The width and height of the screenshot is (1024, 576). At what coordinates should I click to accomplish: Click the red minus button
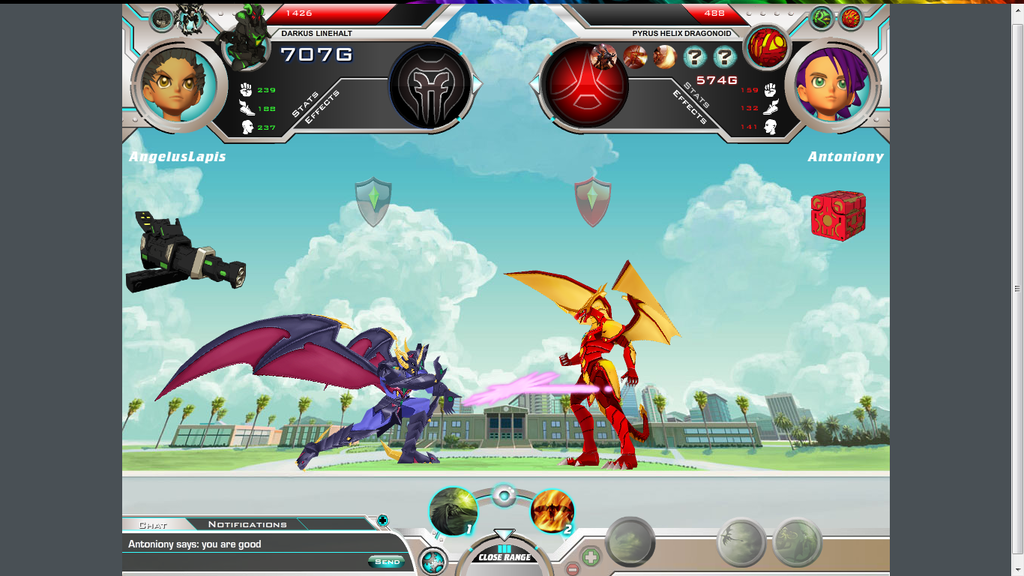(573, 568)
